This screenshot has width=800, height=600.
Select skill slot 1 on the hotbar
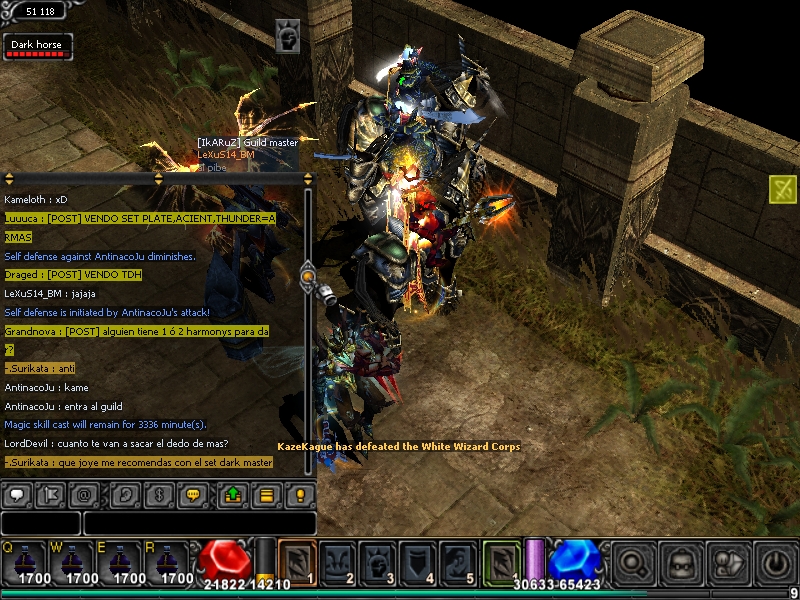pos(297,562)
